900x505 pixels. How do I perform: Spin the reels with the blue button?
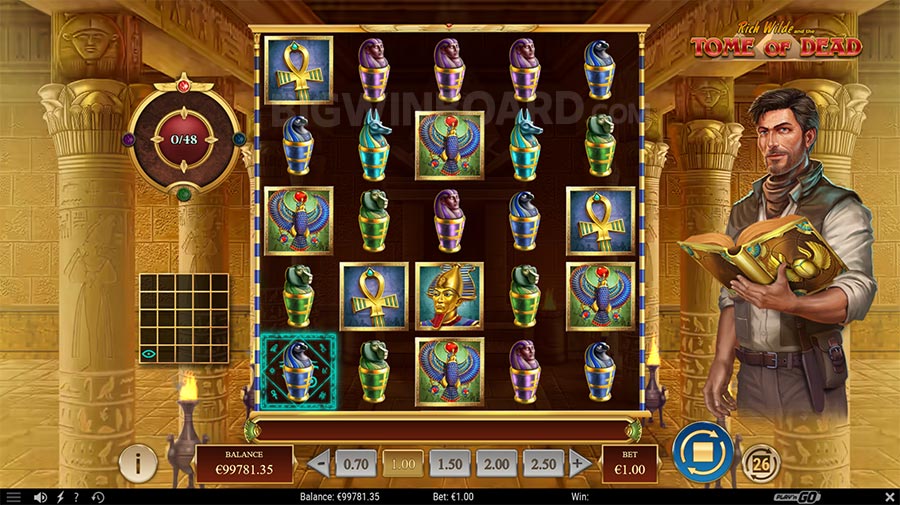pyautogui.click(x=703, y=452)
